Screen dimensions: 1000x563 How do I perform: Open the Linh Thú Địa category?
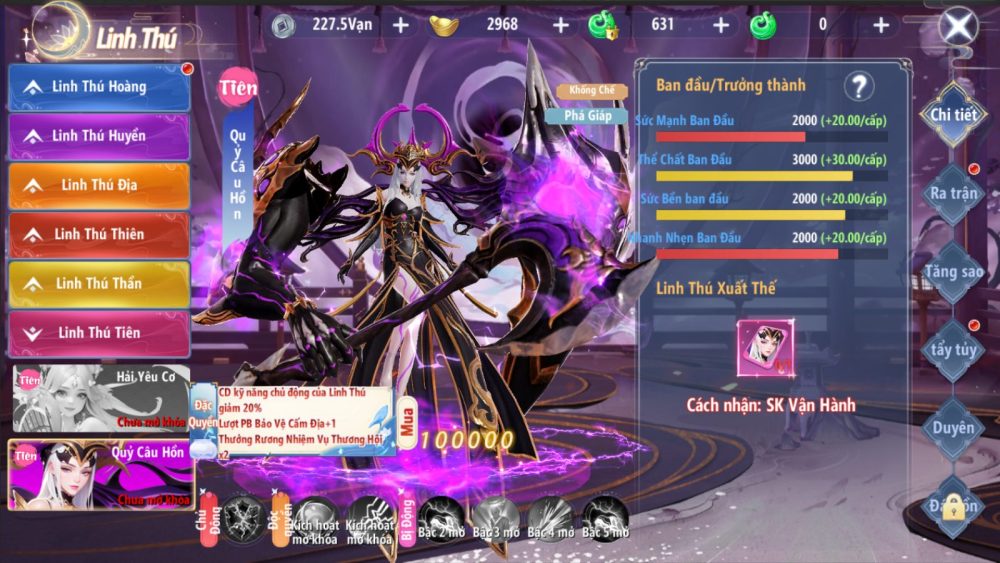(x=99, y=185)
